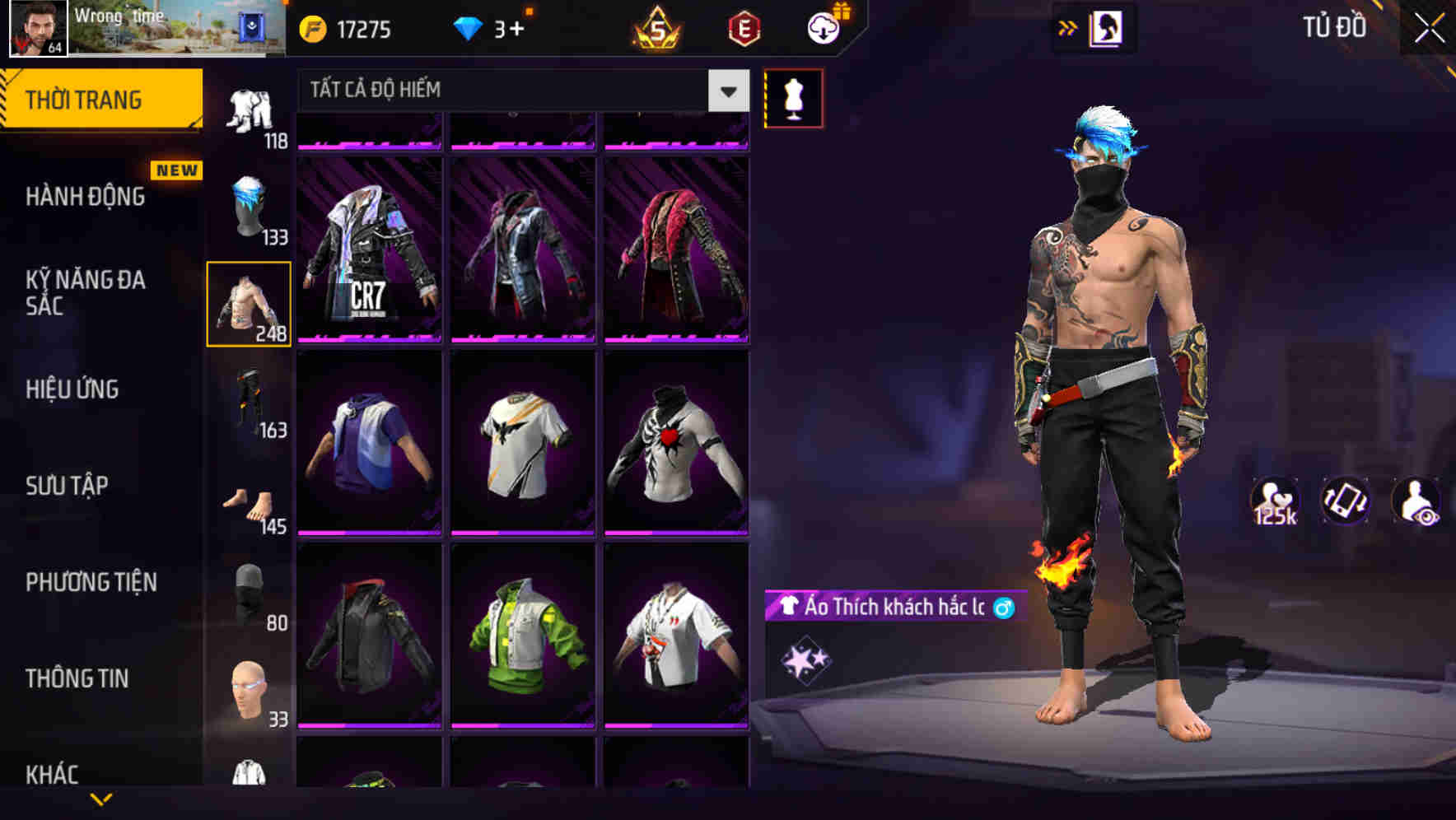Switch to the HÀNH ĐỘNG tab
The height and width of the screenshot is (820, 1456).
[86, 196]
